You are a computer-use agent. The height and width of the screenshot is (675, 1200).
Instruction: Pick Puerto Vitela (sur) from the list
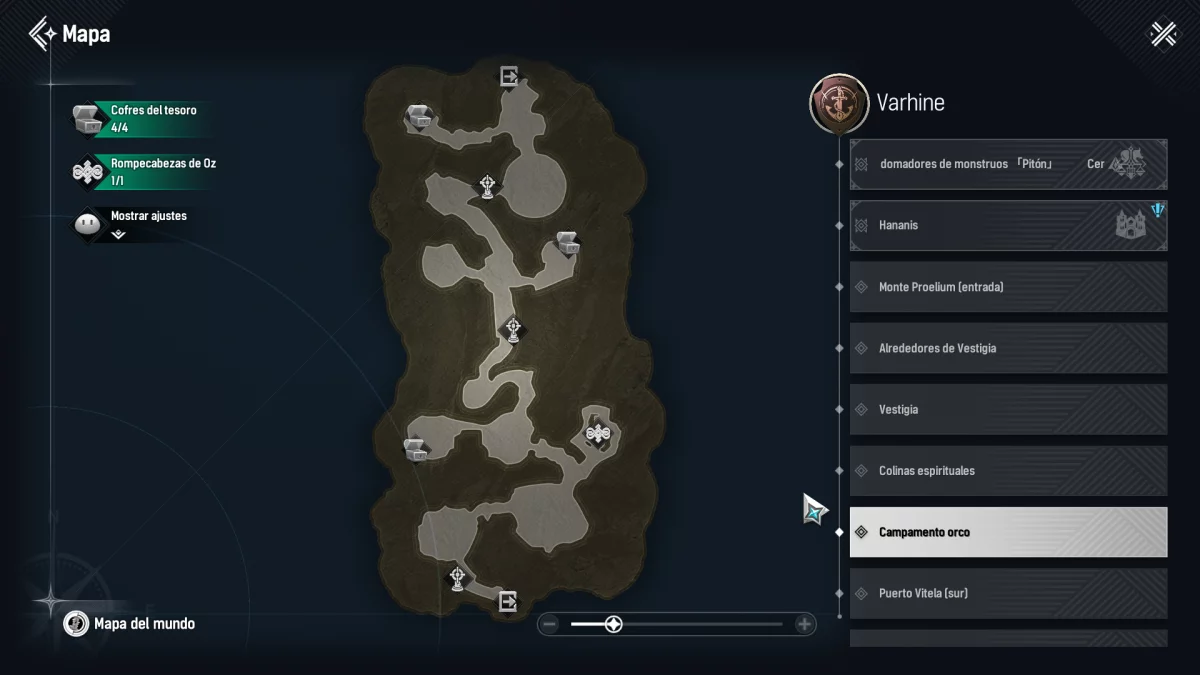click(x=1008, y=593)
